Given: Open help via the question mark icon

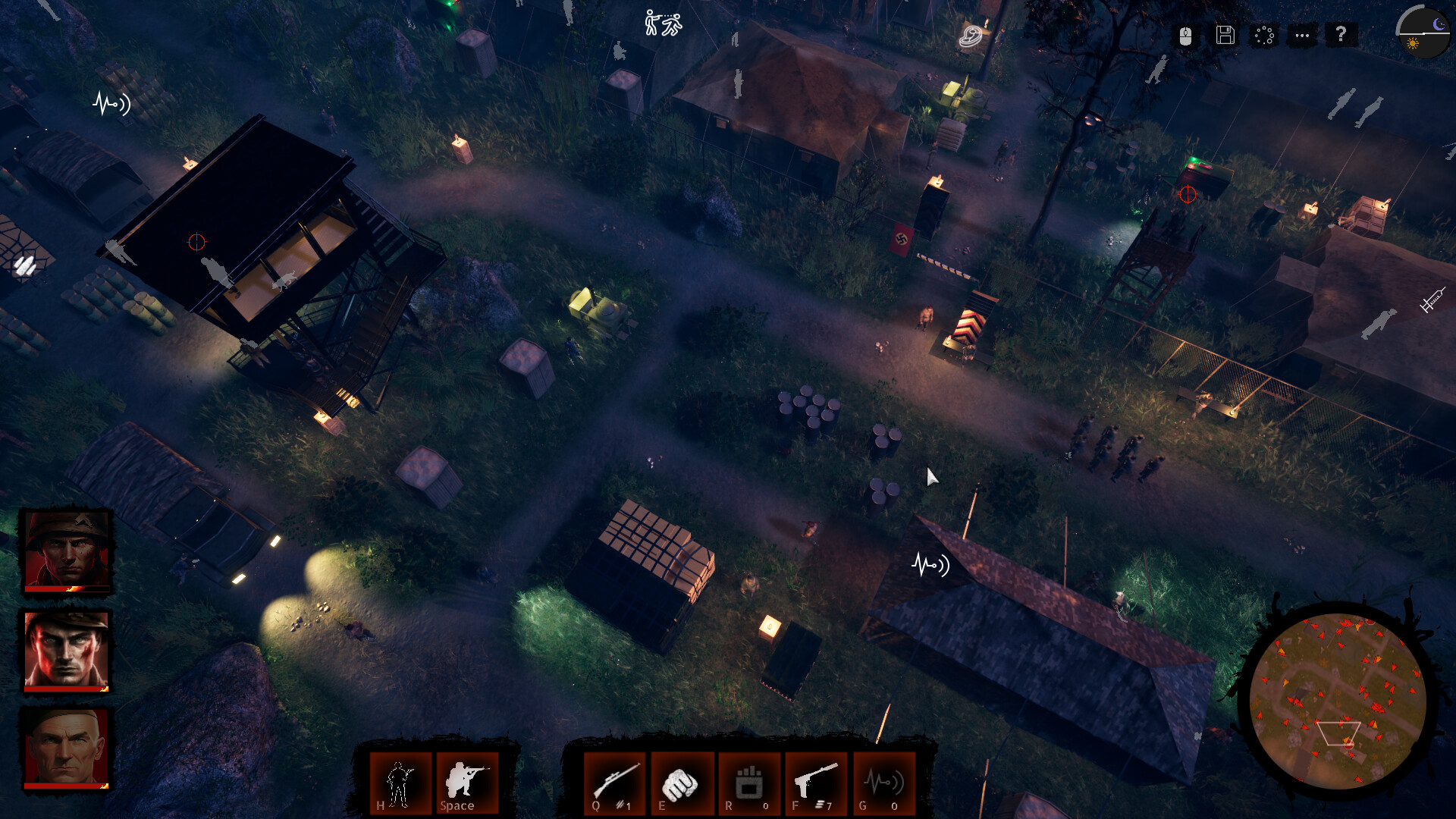Looking at the screenshot, I should (x=1342, y=36).
